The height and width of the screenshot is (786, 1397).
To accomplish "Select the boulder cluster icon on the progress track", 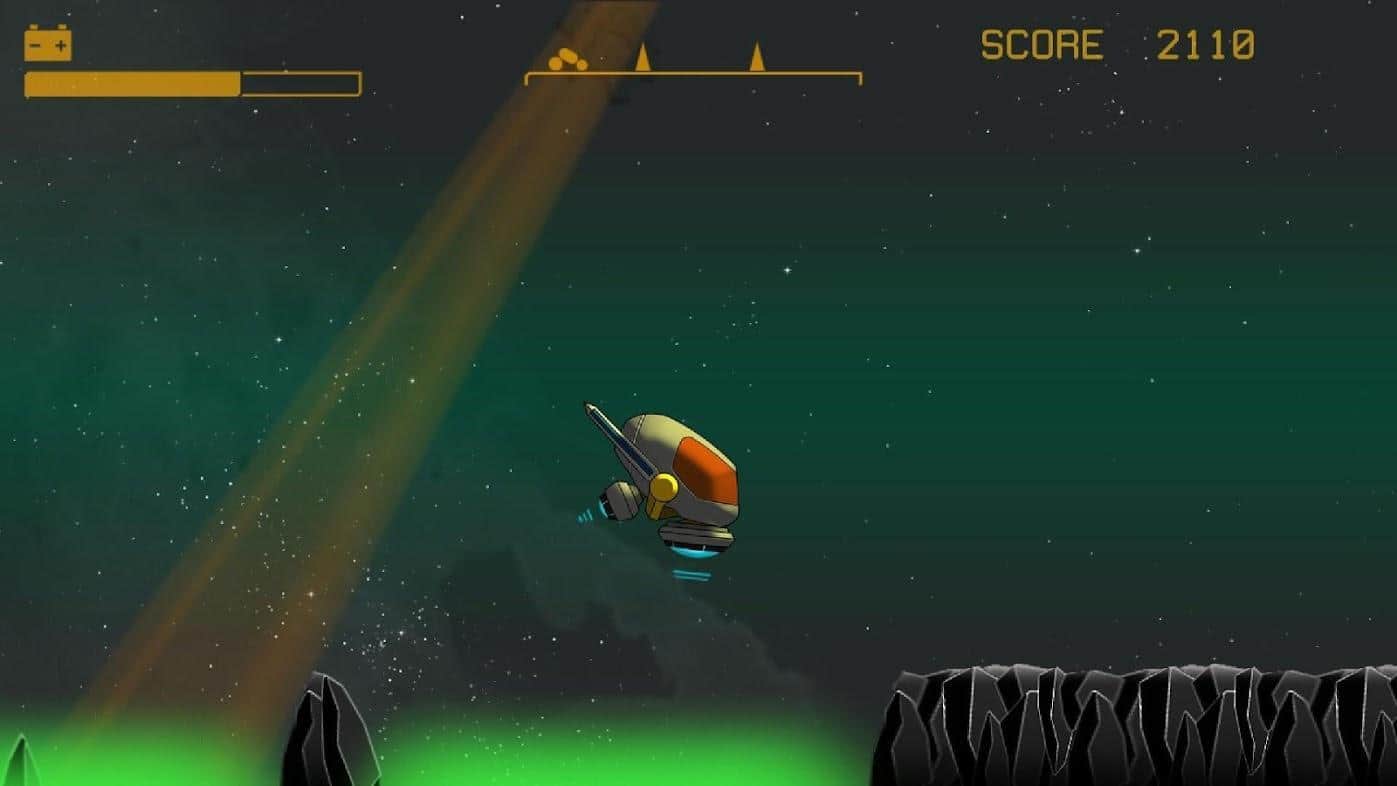I will pyautogui.click(x=566, y=58).
